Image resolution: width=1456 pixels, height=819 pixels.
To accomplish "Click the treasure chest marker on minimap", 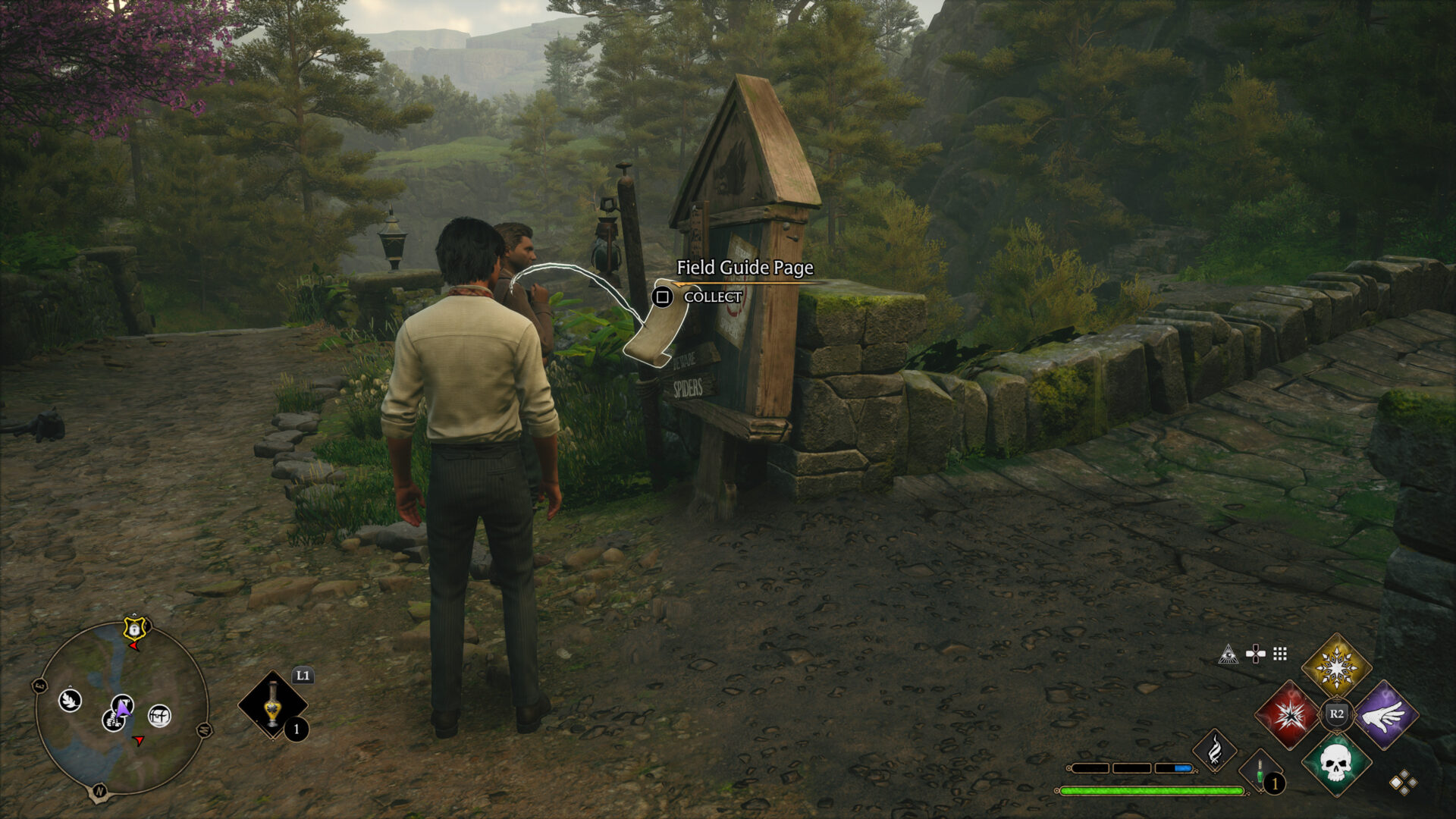I will [x=159, y=715].
